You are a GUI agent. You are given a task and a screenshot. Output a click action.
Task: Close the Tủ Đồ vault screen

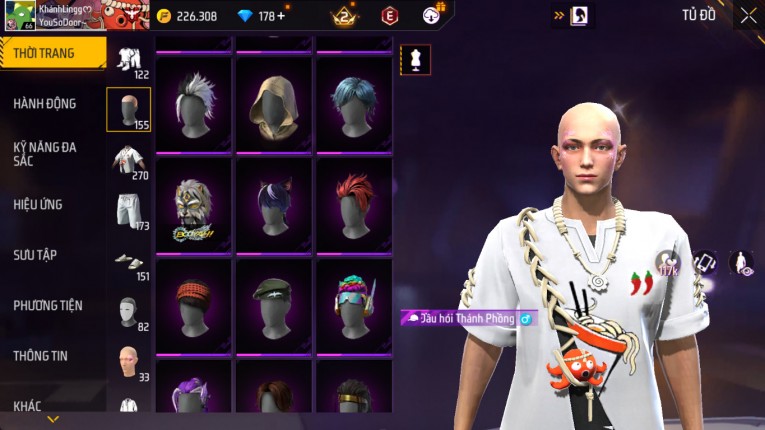click(748, 15)
